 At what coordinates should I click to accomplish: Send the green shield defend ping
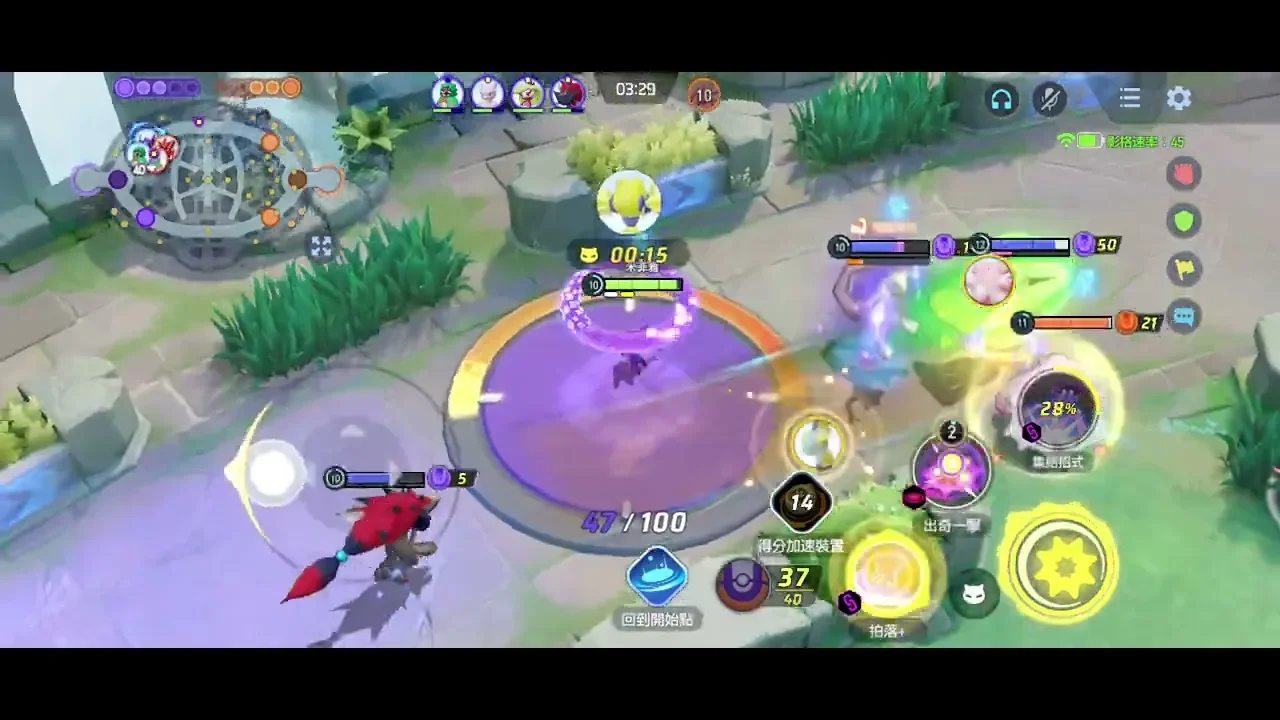click(x=1184, y=221)
